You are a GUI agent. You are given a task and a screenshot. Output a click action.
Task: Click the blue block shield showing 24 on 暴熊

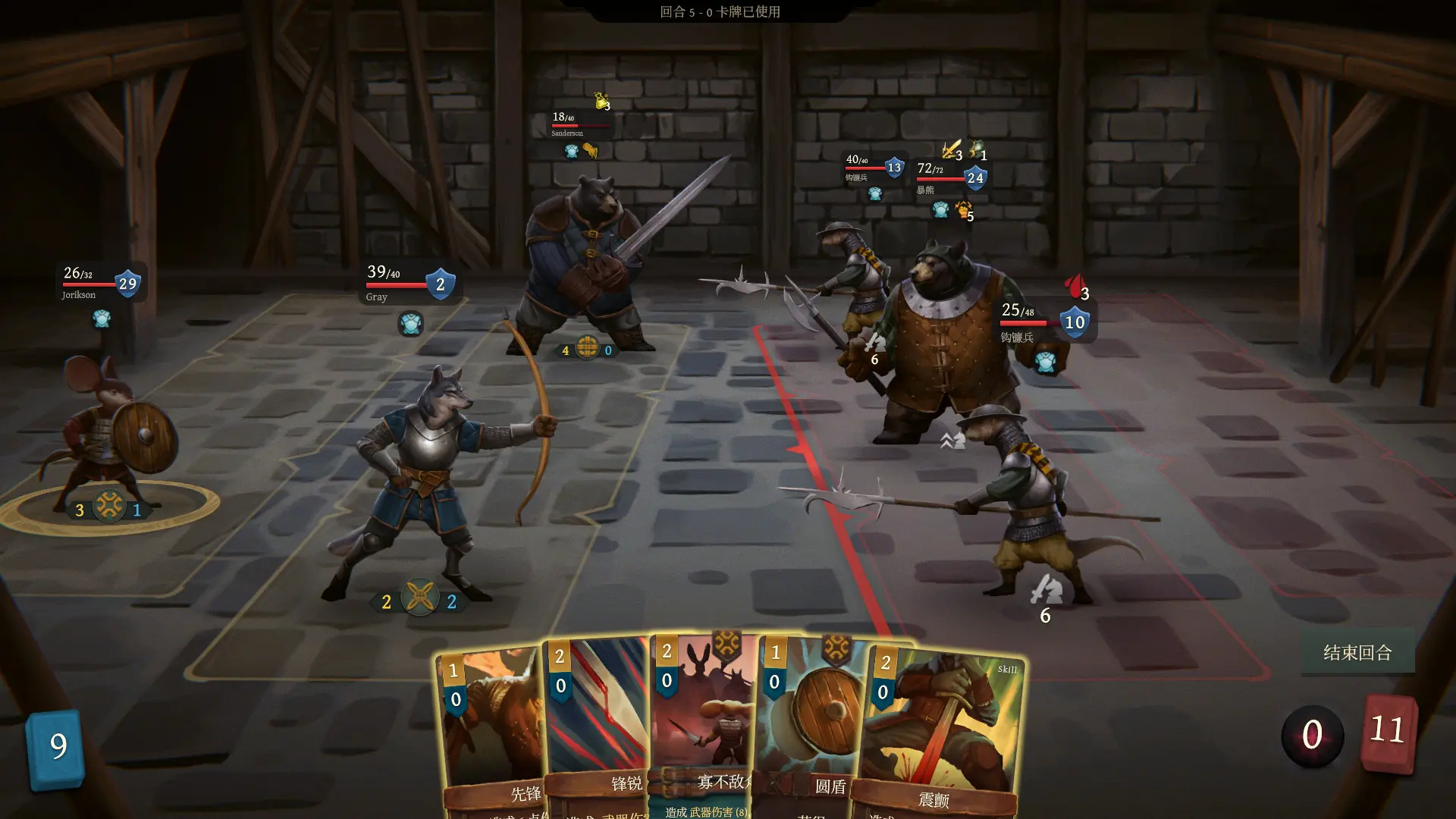tap(974, 177)
